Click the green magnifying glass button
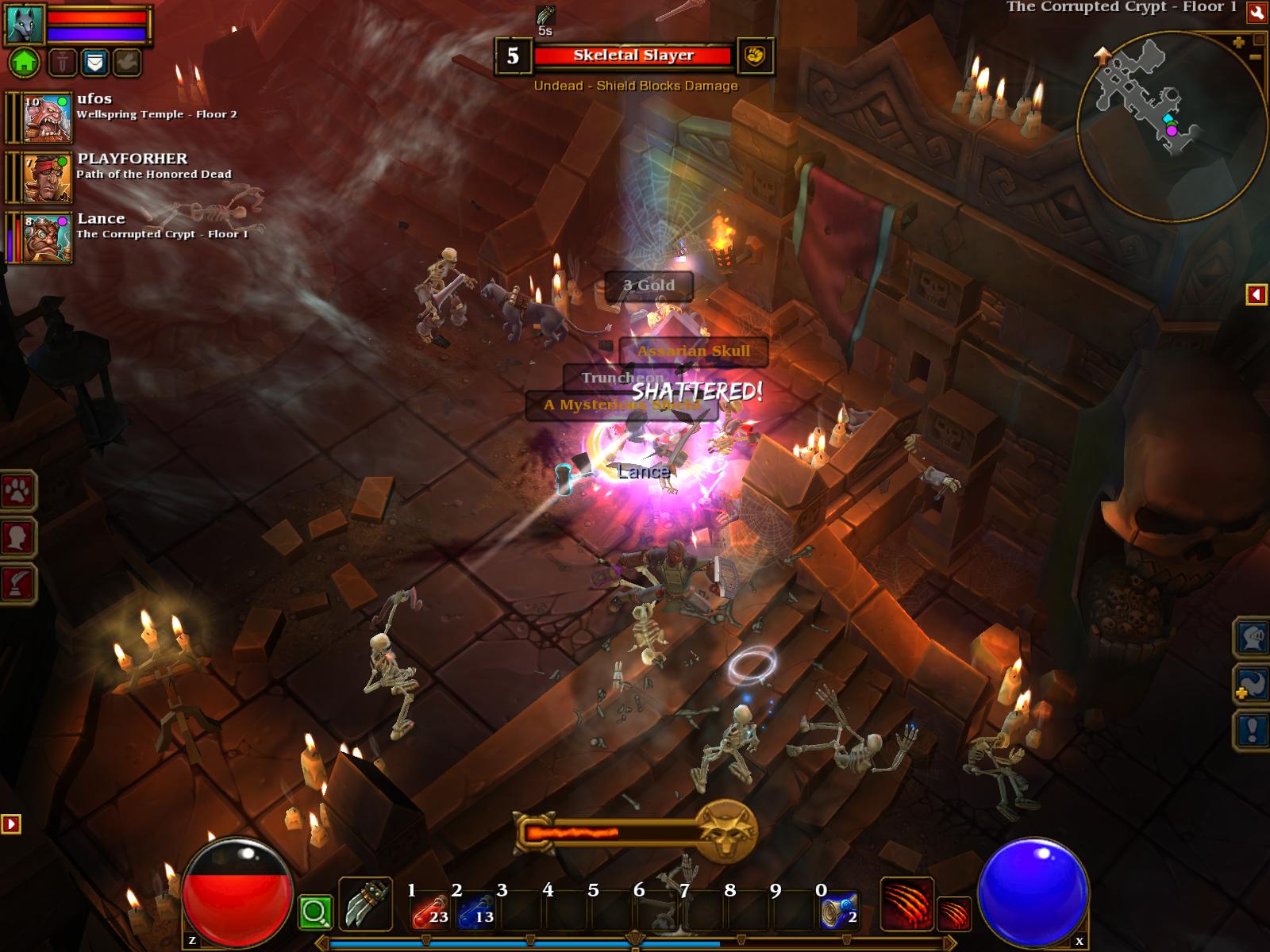Viewport: 1270px width, 952px height. [x=314, y=913]
